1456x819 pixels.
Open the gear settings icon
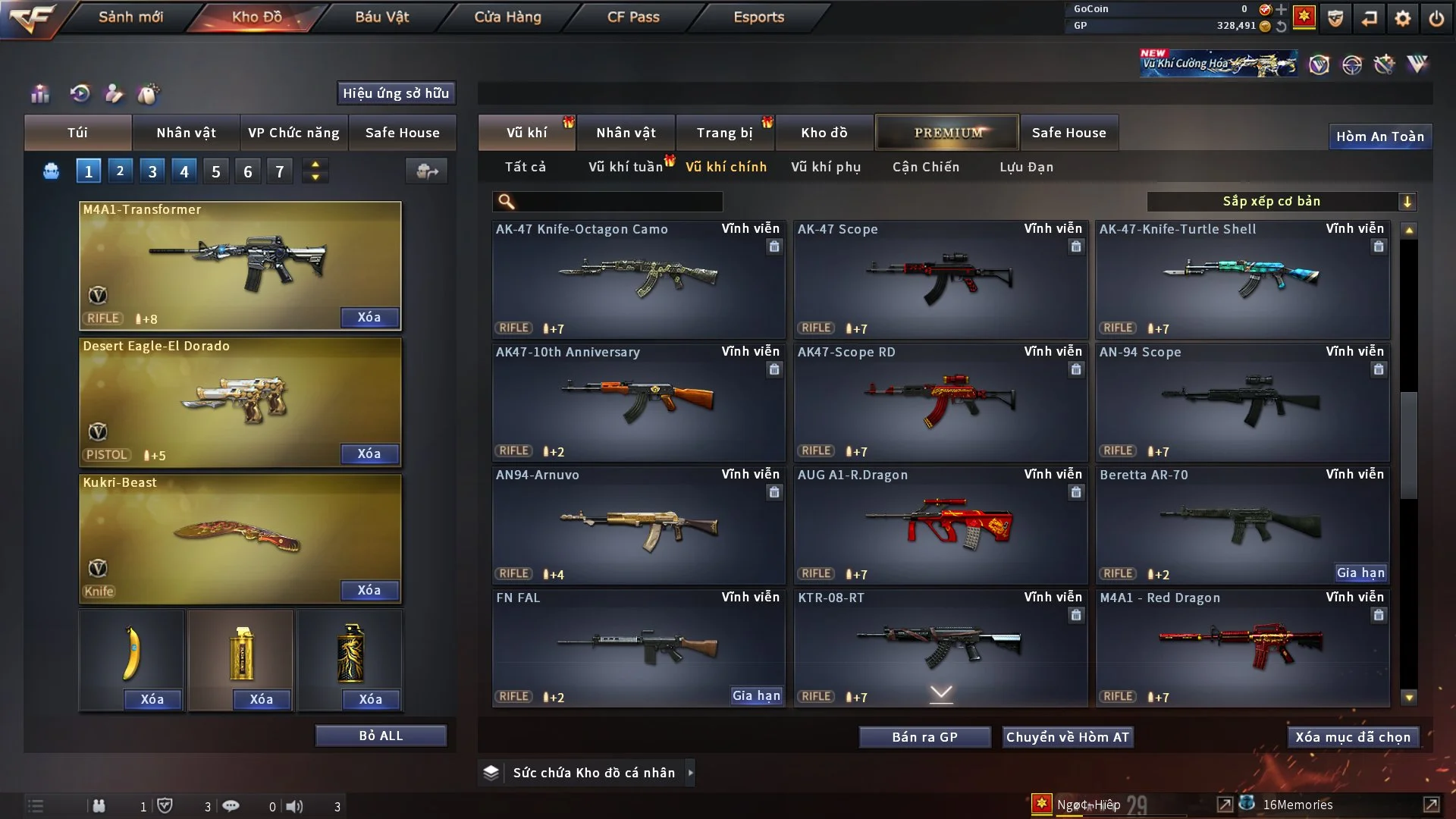(x=1403, y=18)
